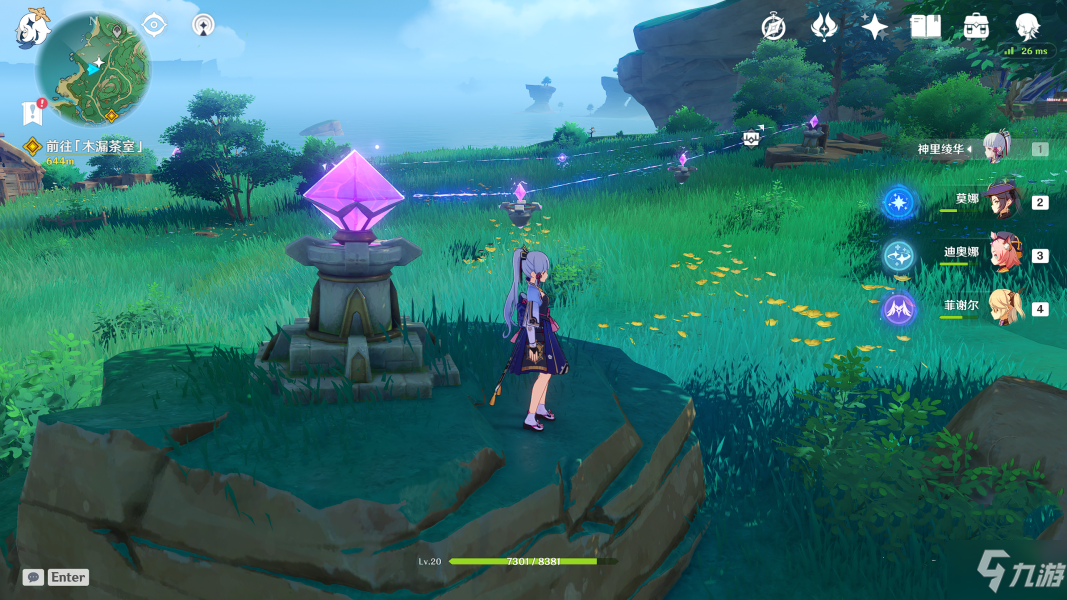The width and height of the screenshot is (1067, 600).
Task: Open the chat speech bubble
Action: point(33,577)
